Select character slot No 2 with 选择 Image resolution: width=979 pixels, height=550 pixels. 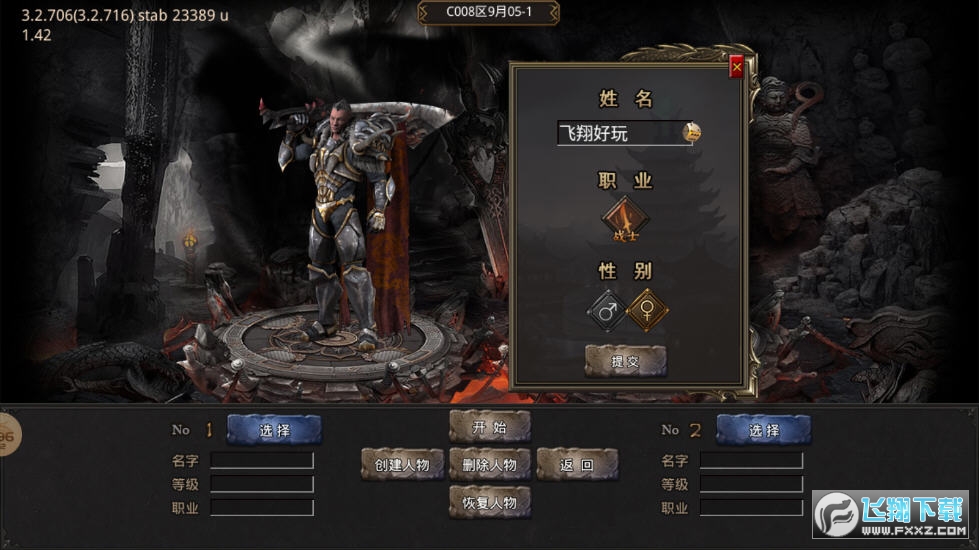764,430
